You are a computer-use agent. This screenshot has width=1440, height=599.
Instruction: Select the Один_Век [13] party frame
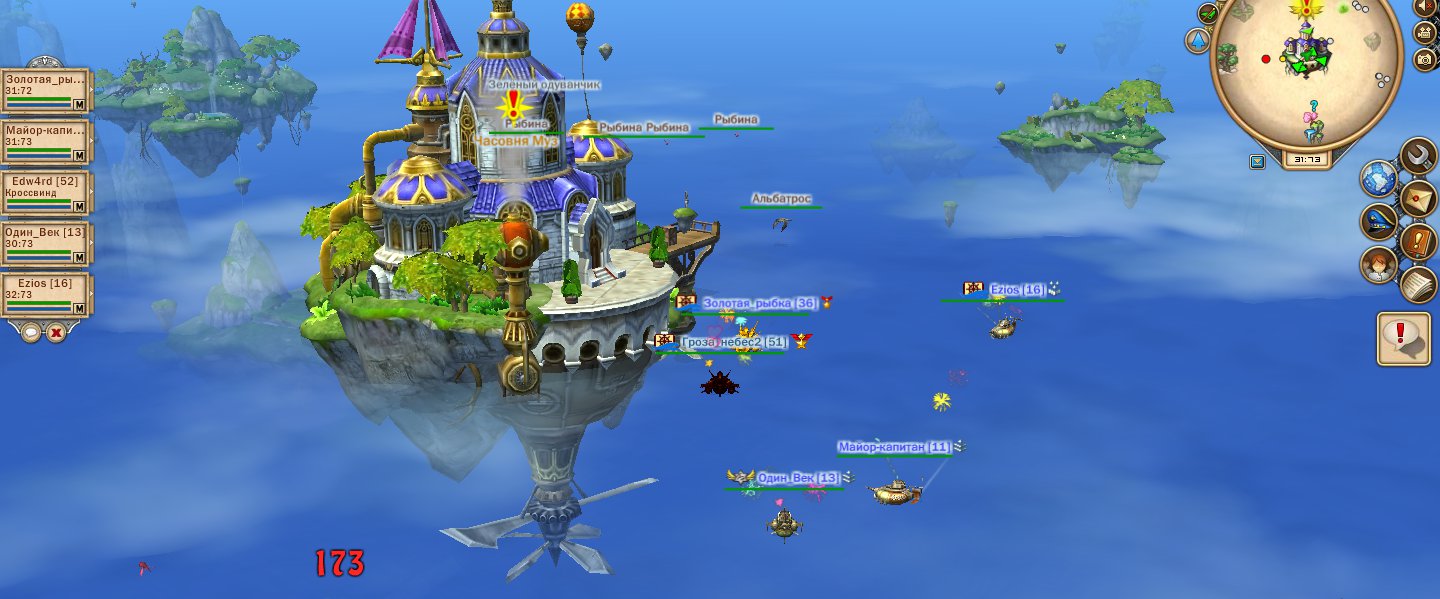click(46, 243)
